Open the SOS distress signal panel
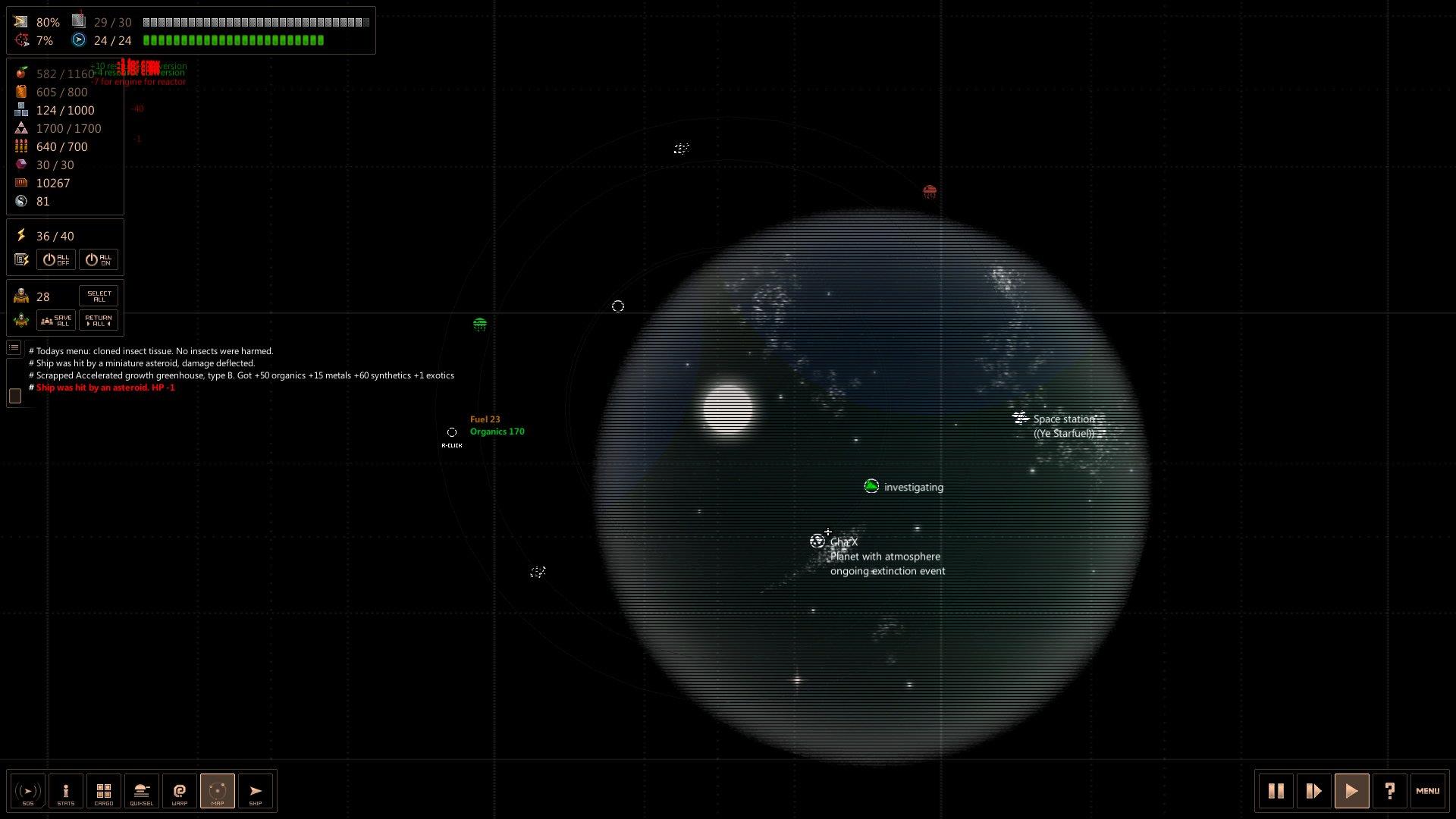 pos(28,791)
